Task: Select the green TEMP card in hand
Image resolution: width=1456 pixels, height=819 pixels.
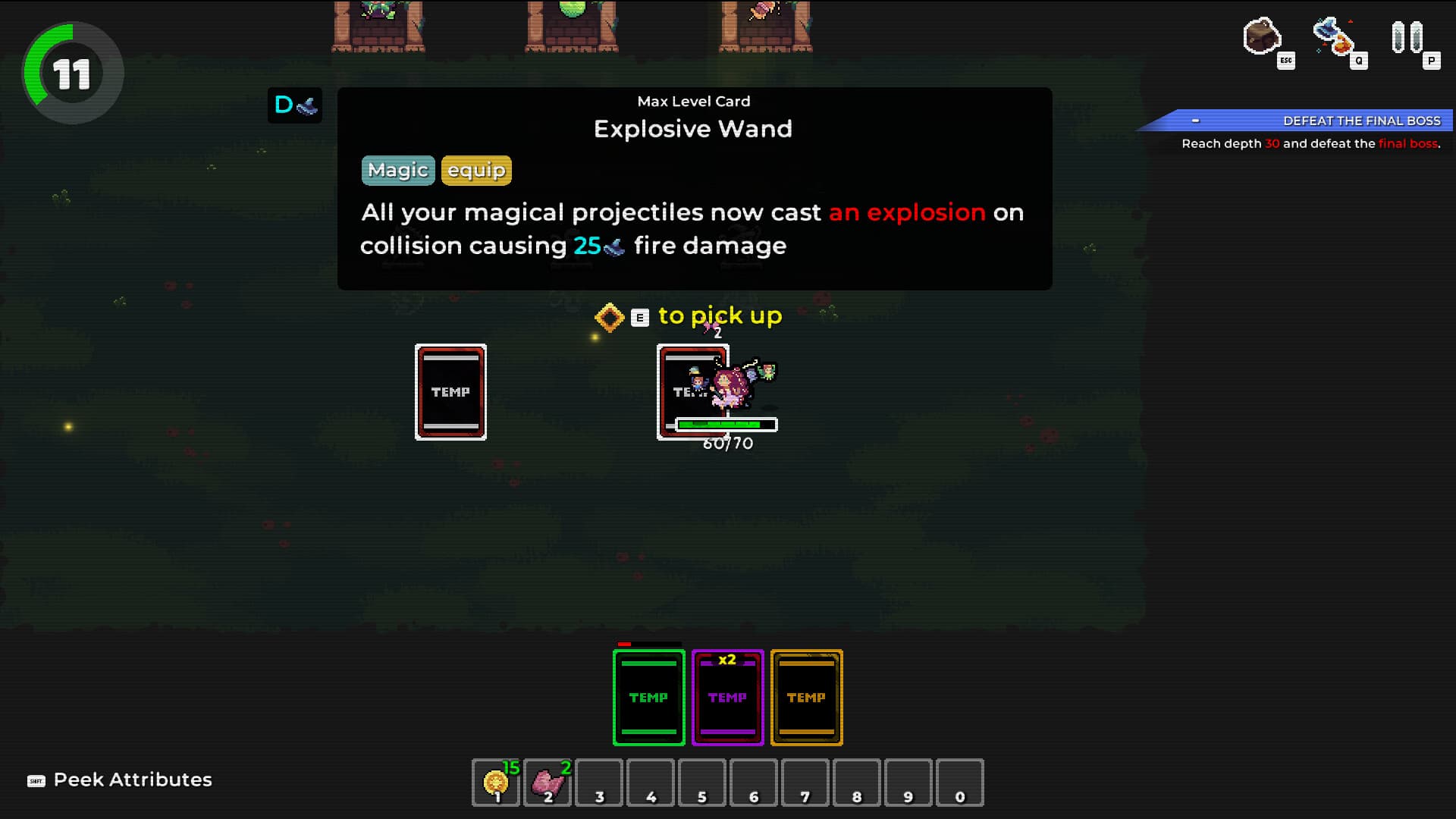Action: pyautogui.click(x=648, y=697)
